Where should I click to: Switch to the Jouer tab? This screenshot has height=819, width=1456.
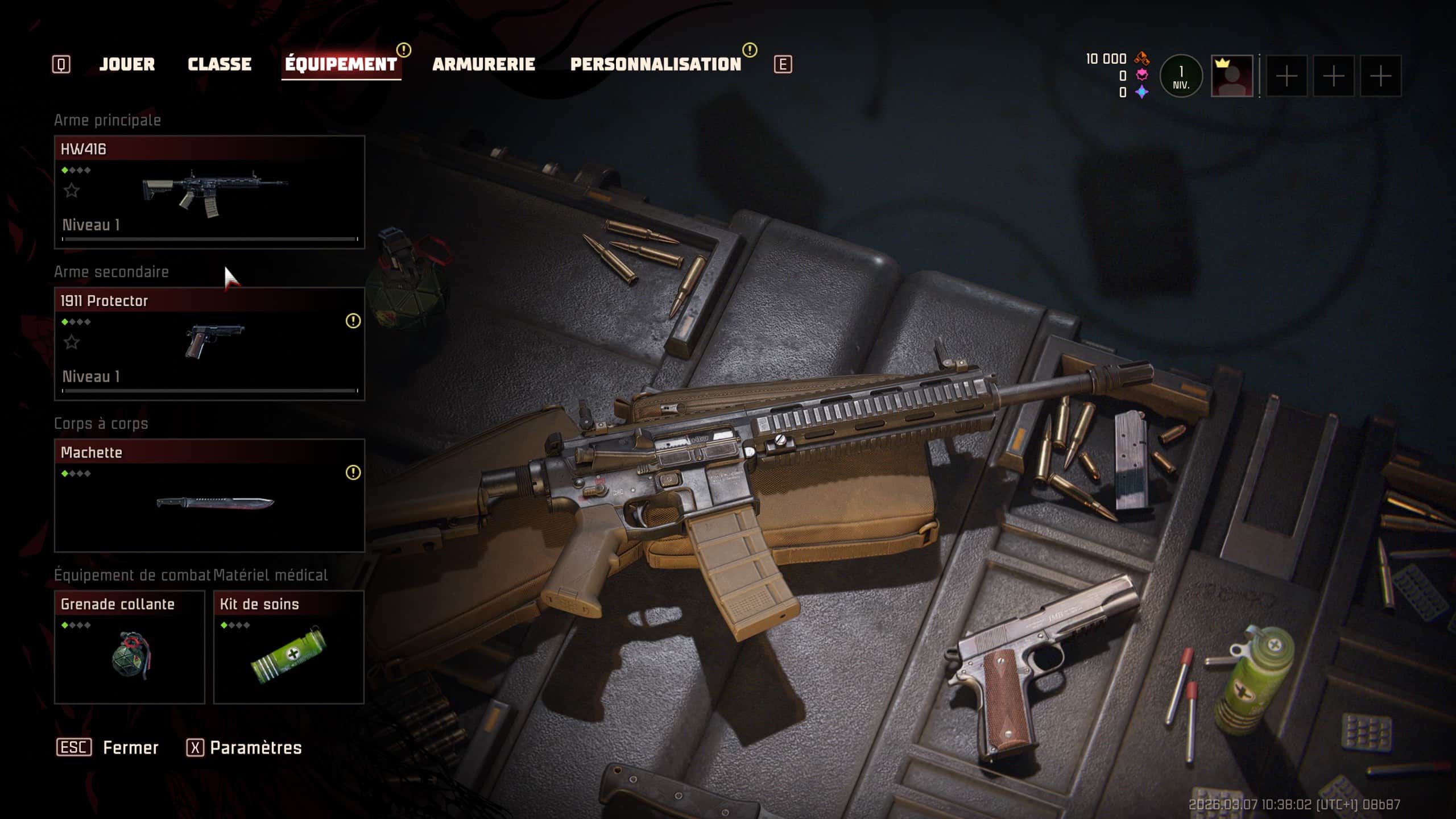(127, 64)
